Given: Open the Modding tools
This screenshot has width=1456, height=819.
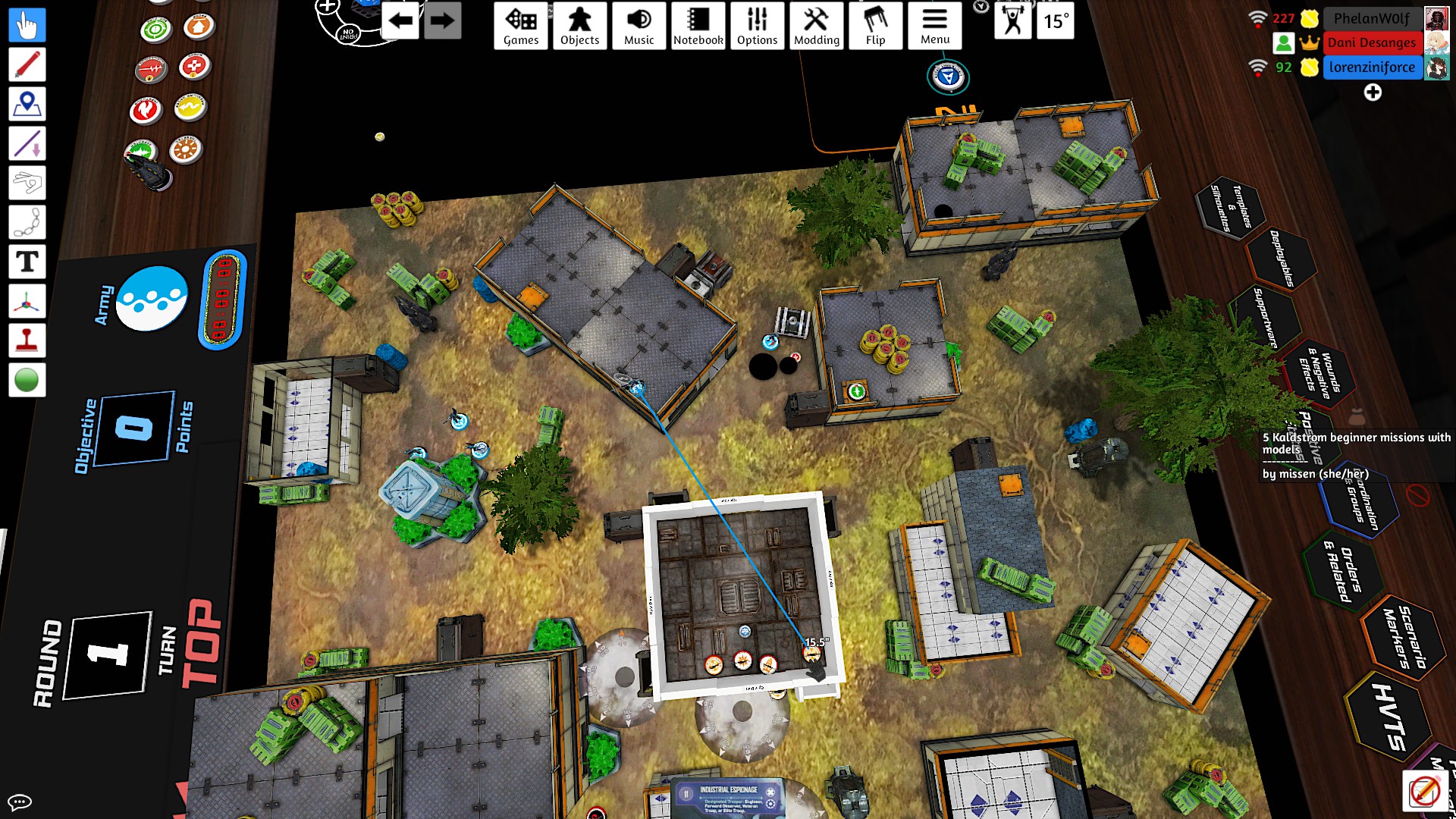Looking at the screenshot, I should pos(816,26).
